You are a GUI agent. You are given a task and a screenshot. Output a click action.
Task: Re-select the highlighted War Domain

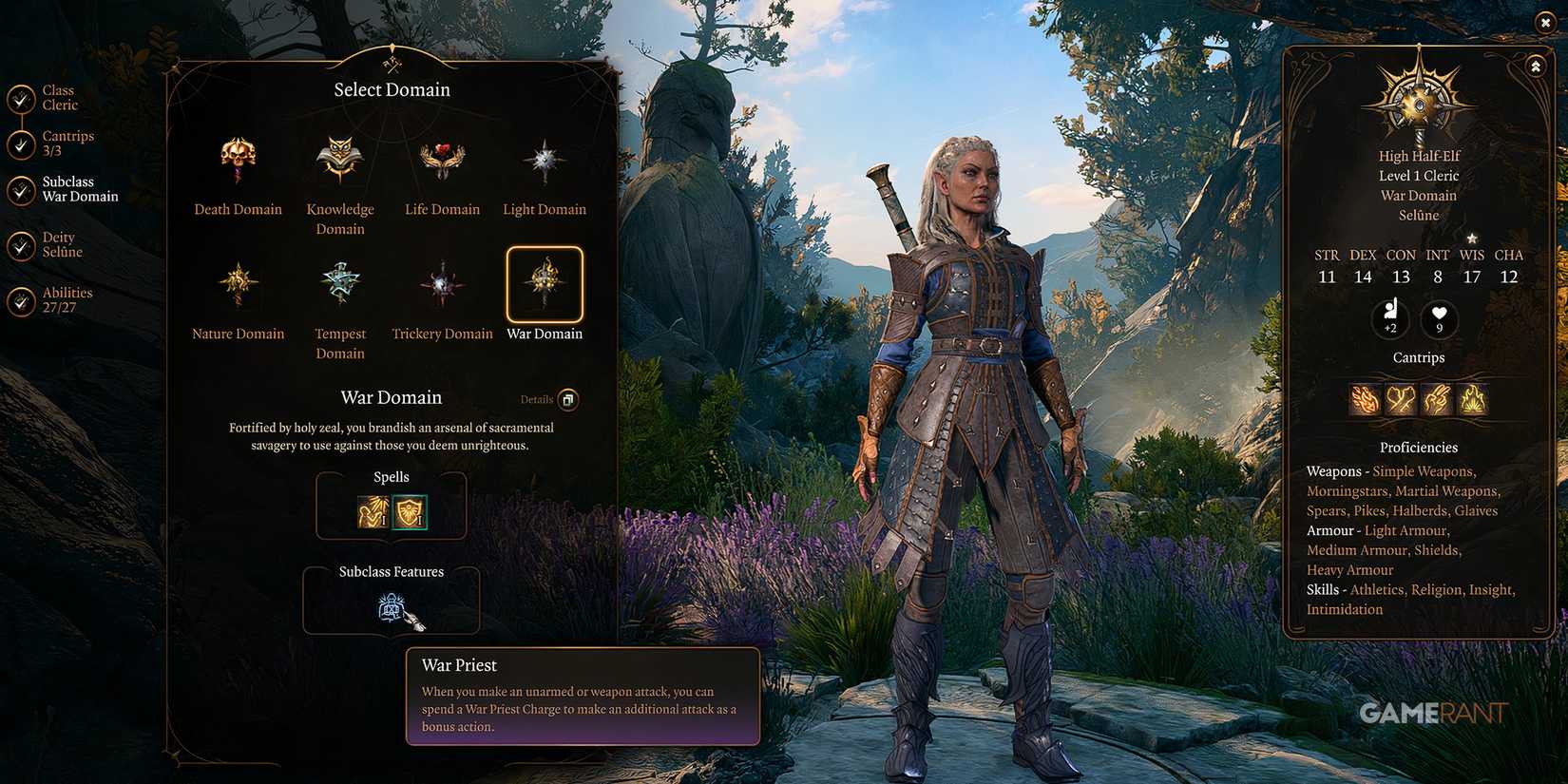pyautogui.click(x=544, y=284)
